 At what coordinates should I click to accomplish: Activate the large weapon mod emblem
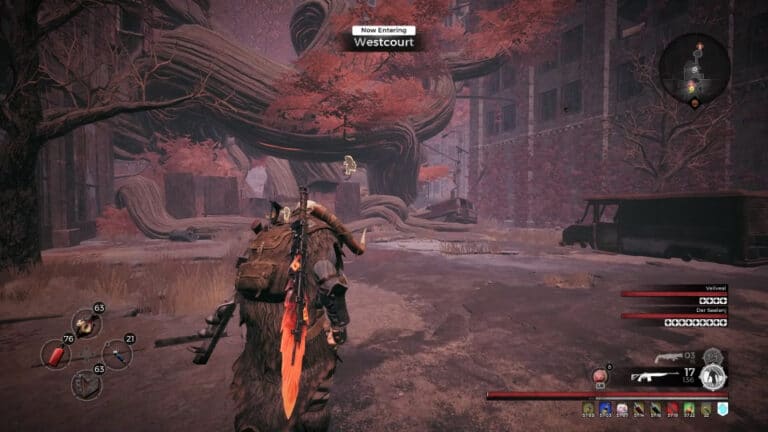tap(712, 377)
